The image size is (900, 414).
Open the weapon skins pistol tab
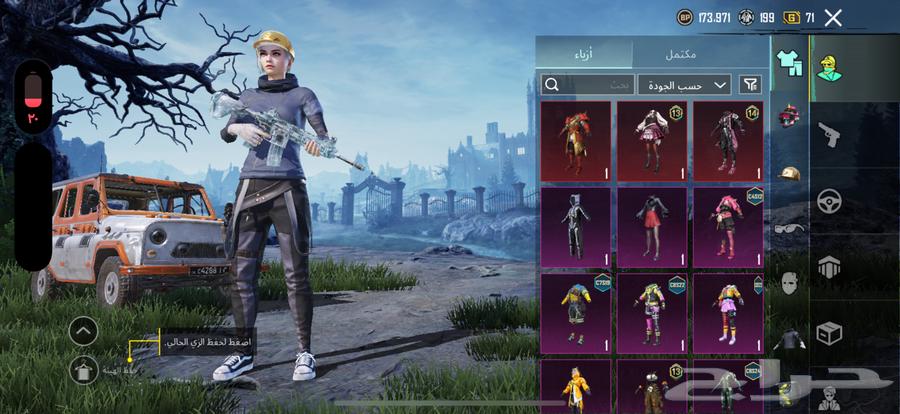click(829, 134)
